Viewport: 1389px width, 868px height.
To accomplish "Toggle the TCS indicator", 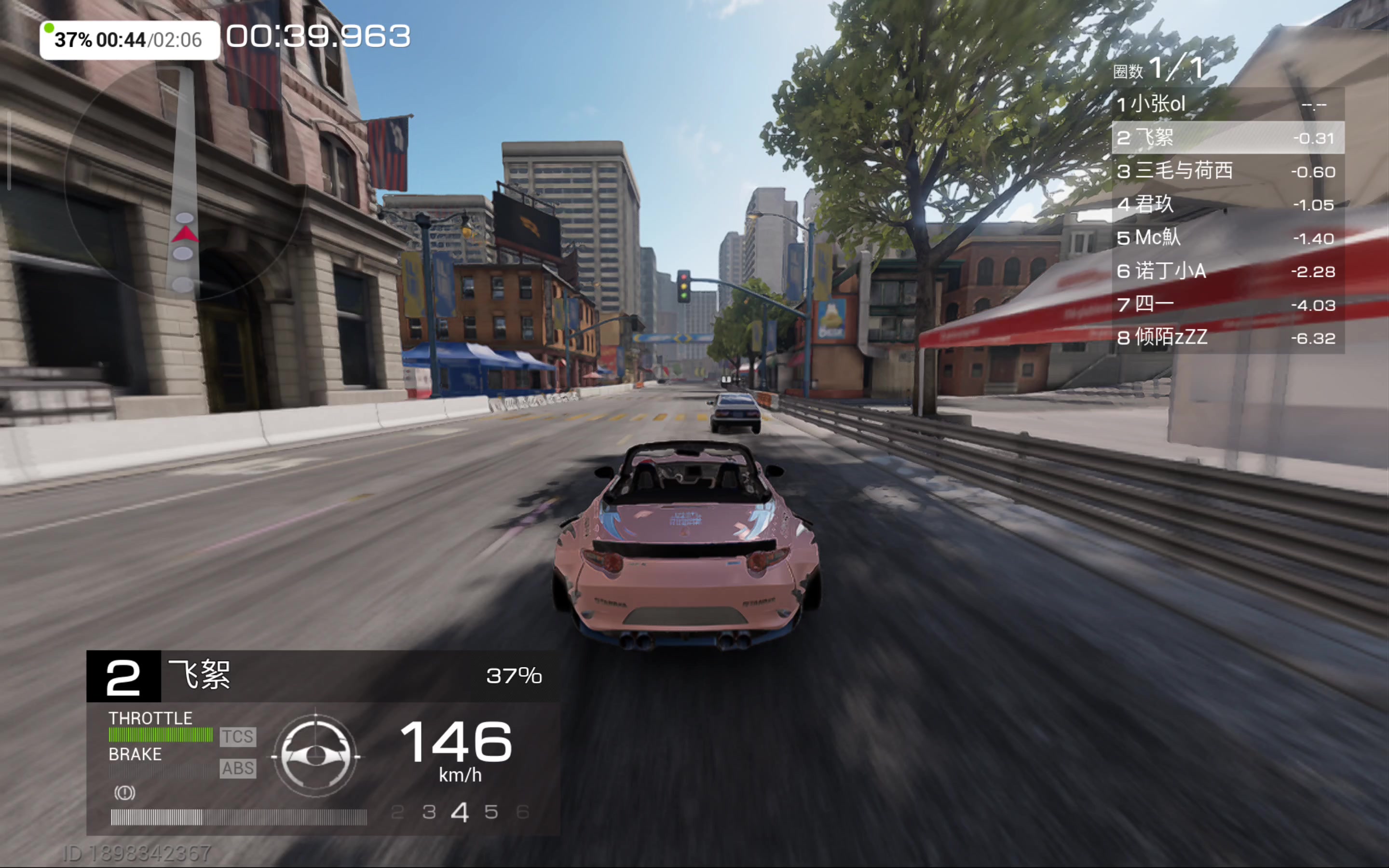I will 238,736.
